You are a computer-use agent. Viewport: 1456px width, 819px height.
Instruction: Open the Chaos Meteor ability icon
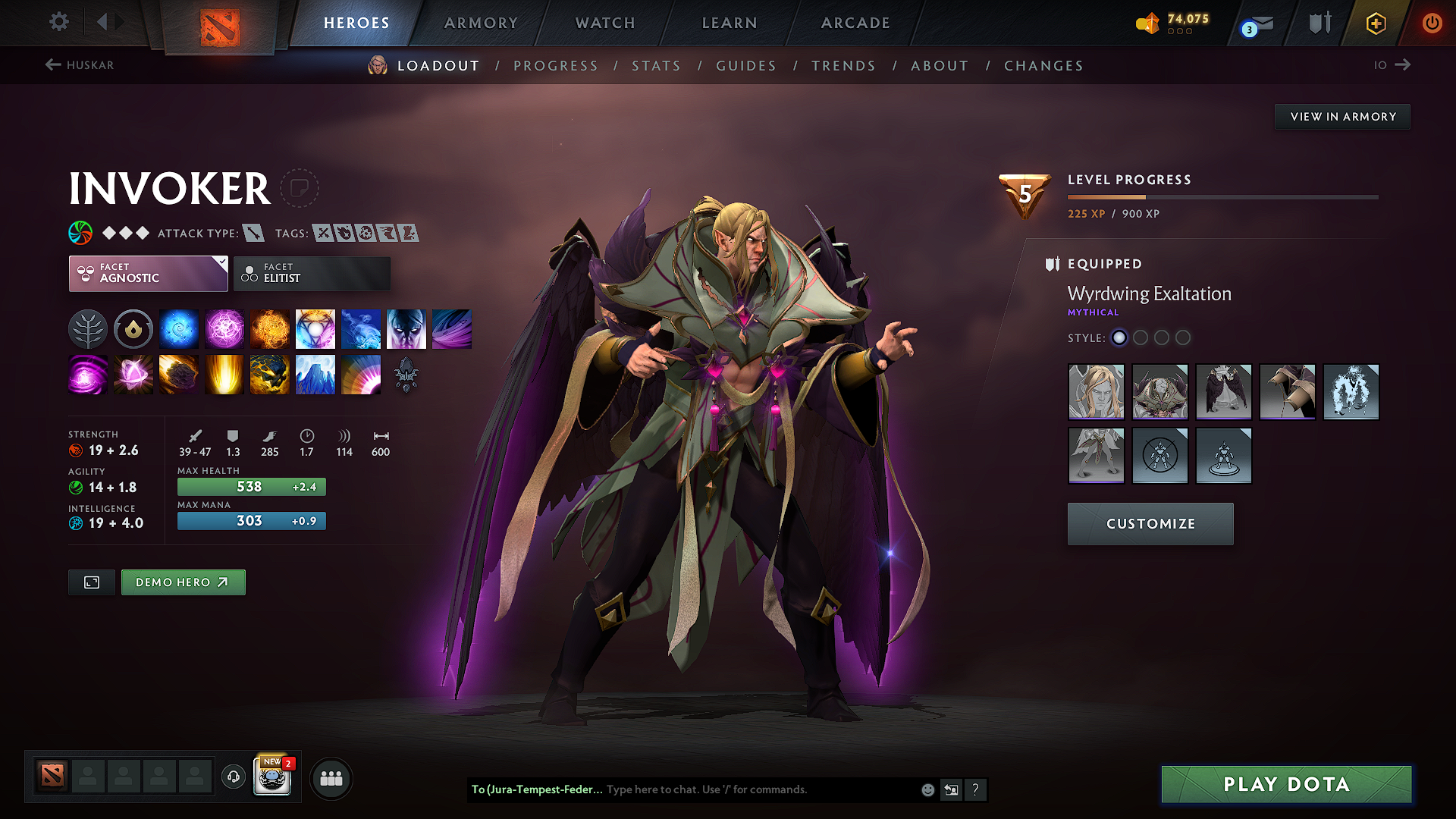179,374
